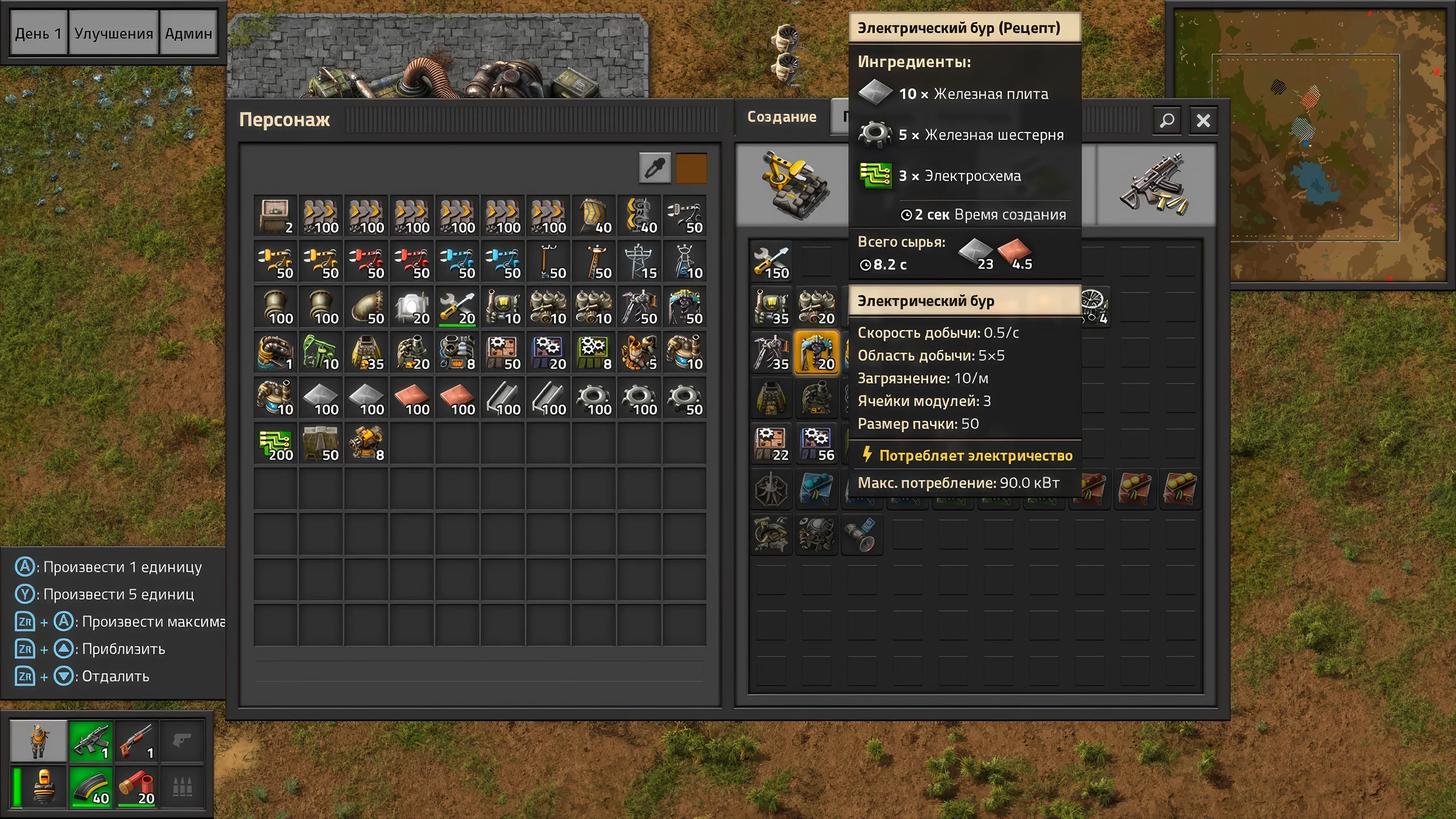
Task: Click the firearm magazine ammo slot with 40
Action: coord(91,788)
